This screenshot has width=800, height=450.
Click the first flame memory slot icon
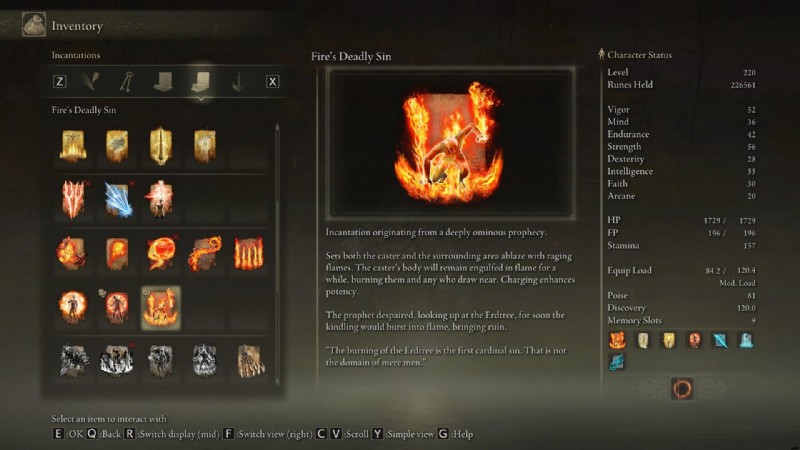point(617,340)
